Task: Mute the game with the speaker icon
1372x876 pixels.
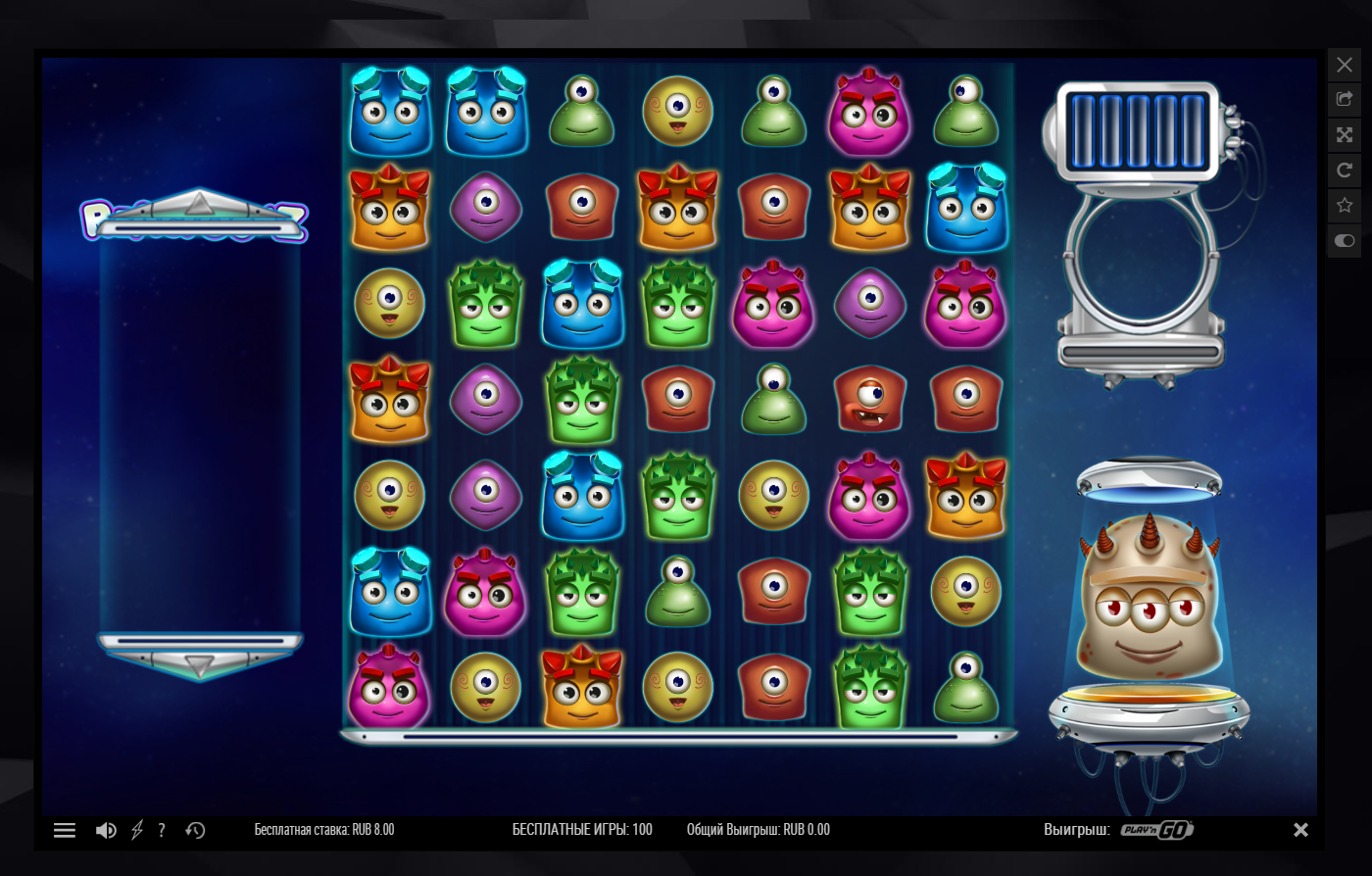Action: point(106,830)
